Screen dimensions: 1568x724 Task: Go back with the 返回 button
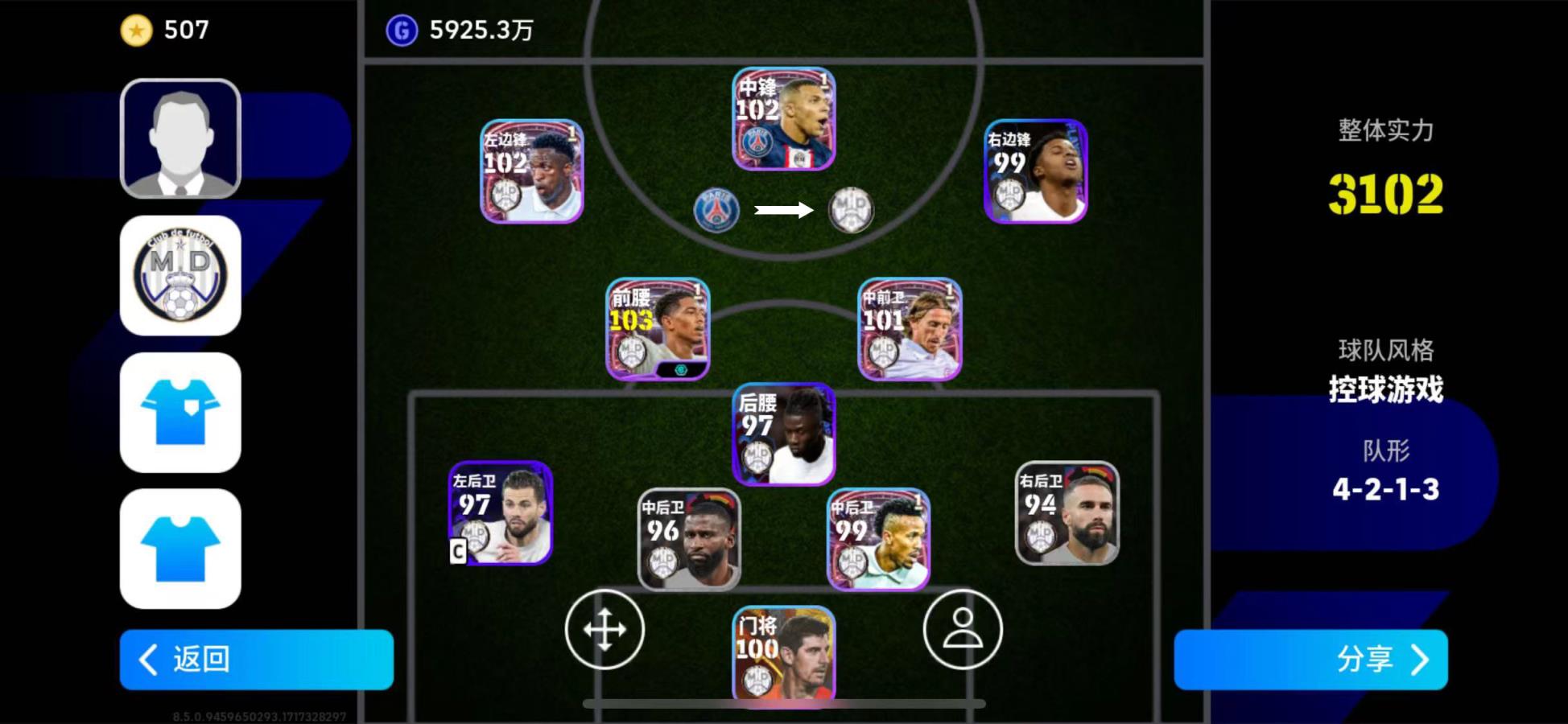pyautogui.click(x=256, y=660)
